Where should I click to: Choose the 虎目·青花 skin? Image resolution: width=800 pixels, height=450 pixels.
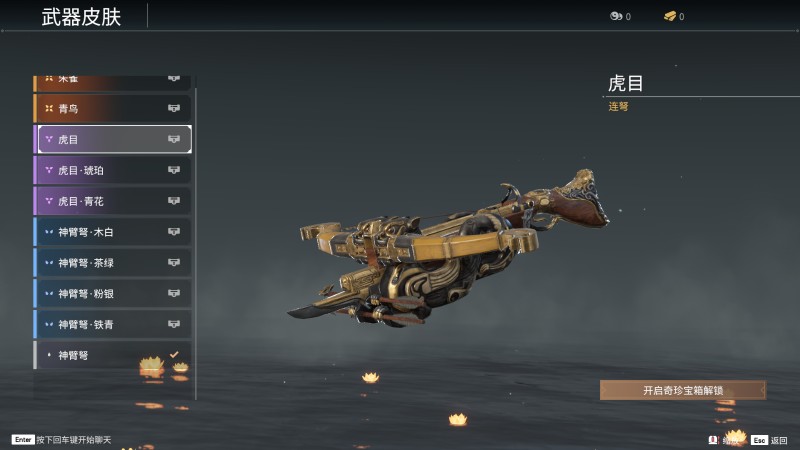click(112, 201)
